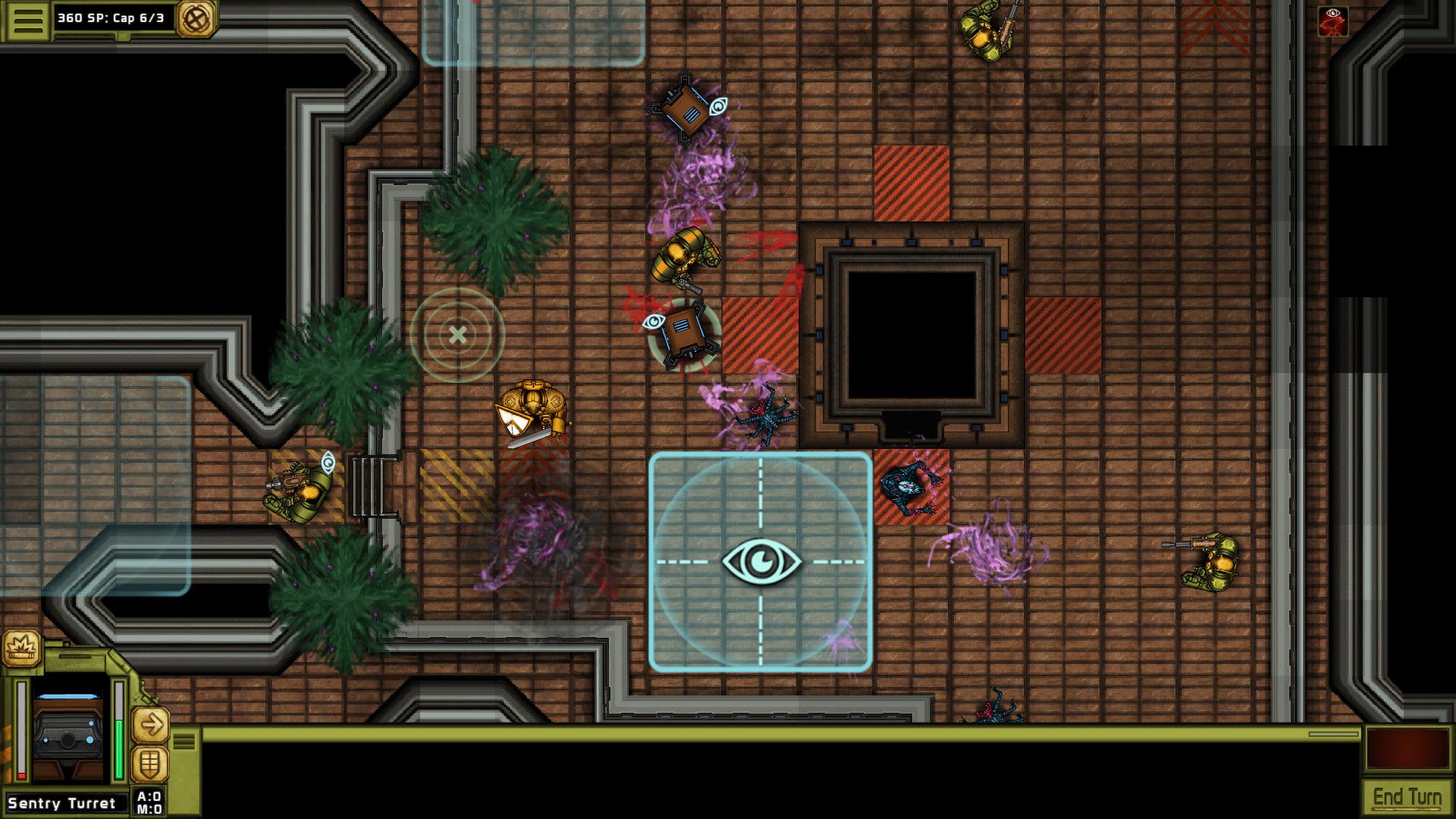Select the next-unit arrow icon in the unit panel
The image size is (1456, 819).
[151, 725]
